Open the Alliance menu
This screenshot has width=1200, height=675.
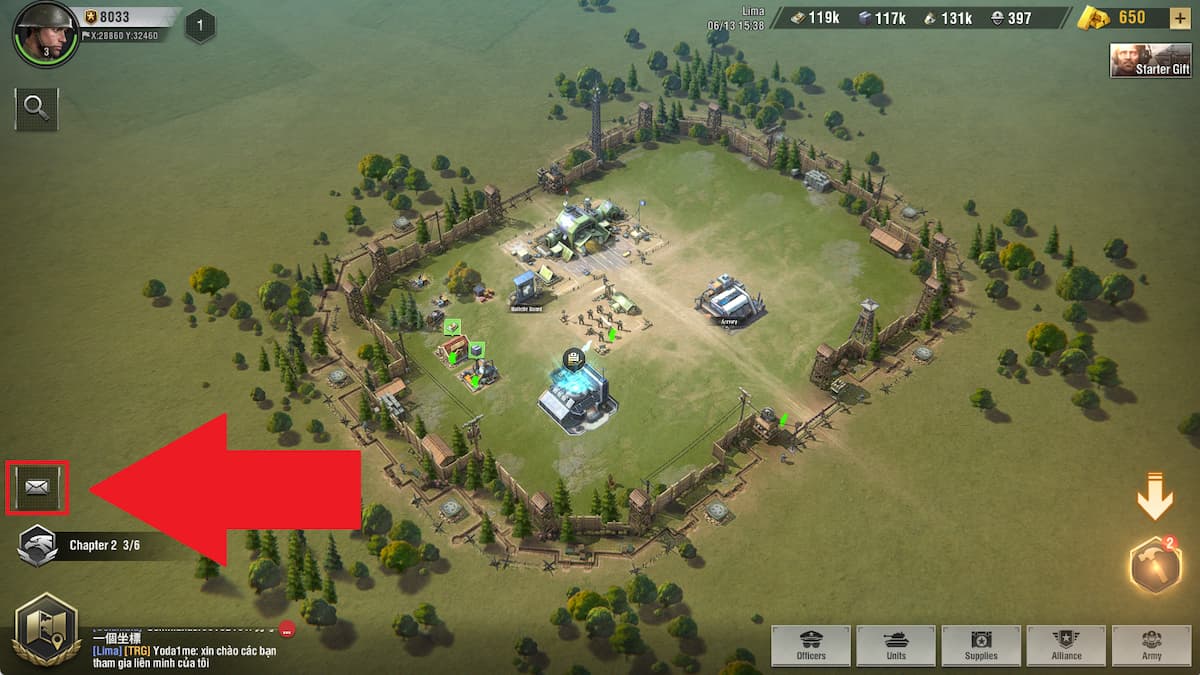click(x=1066, y=646)
